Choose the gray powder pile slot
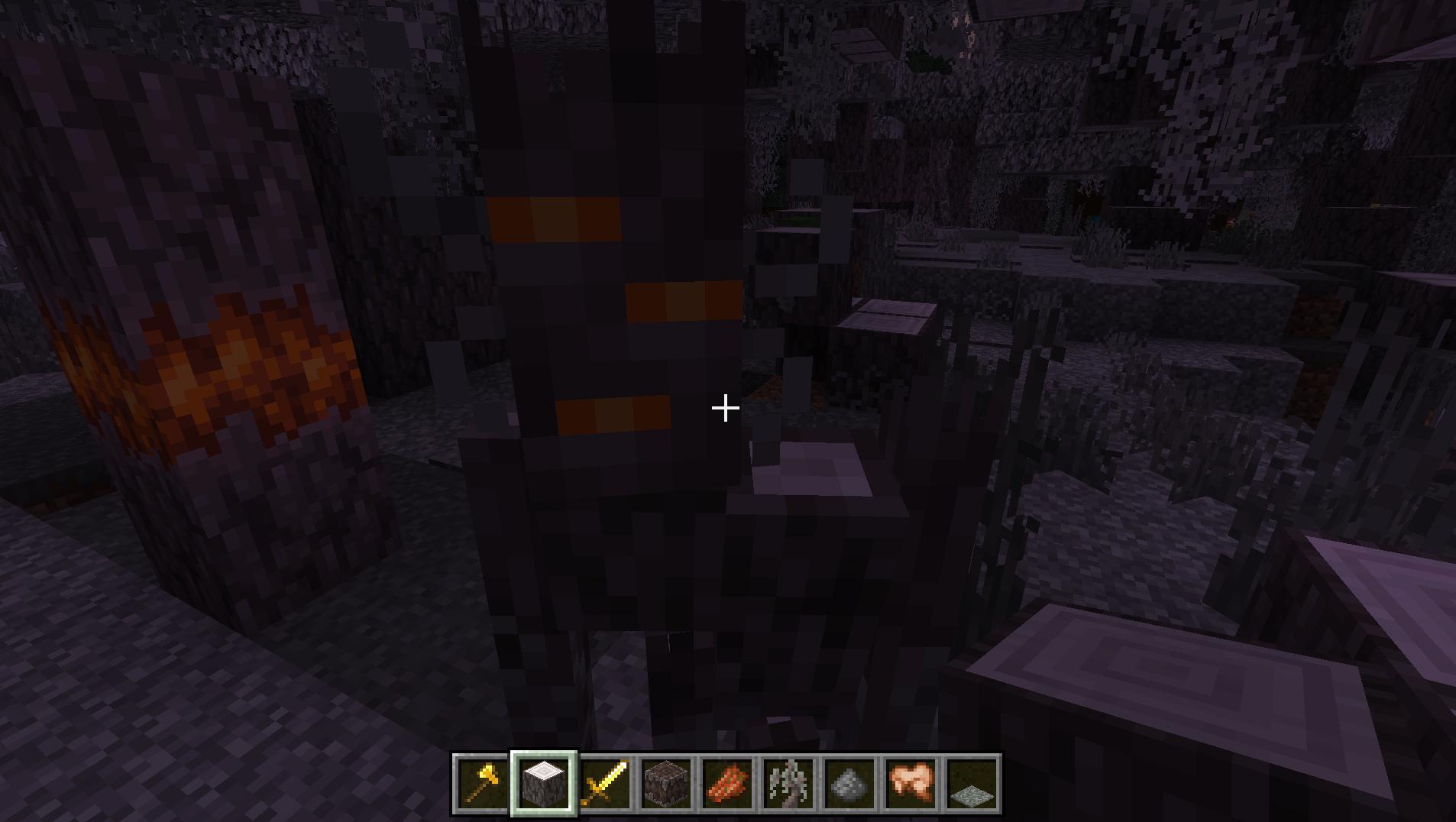This screenshot has width=1456, height=822. pyautogui.click(x=849, y=784)
